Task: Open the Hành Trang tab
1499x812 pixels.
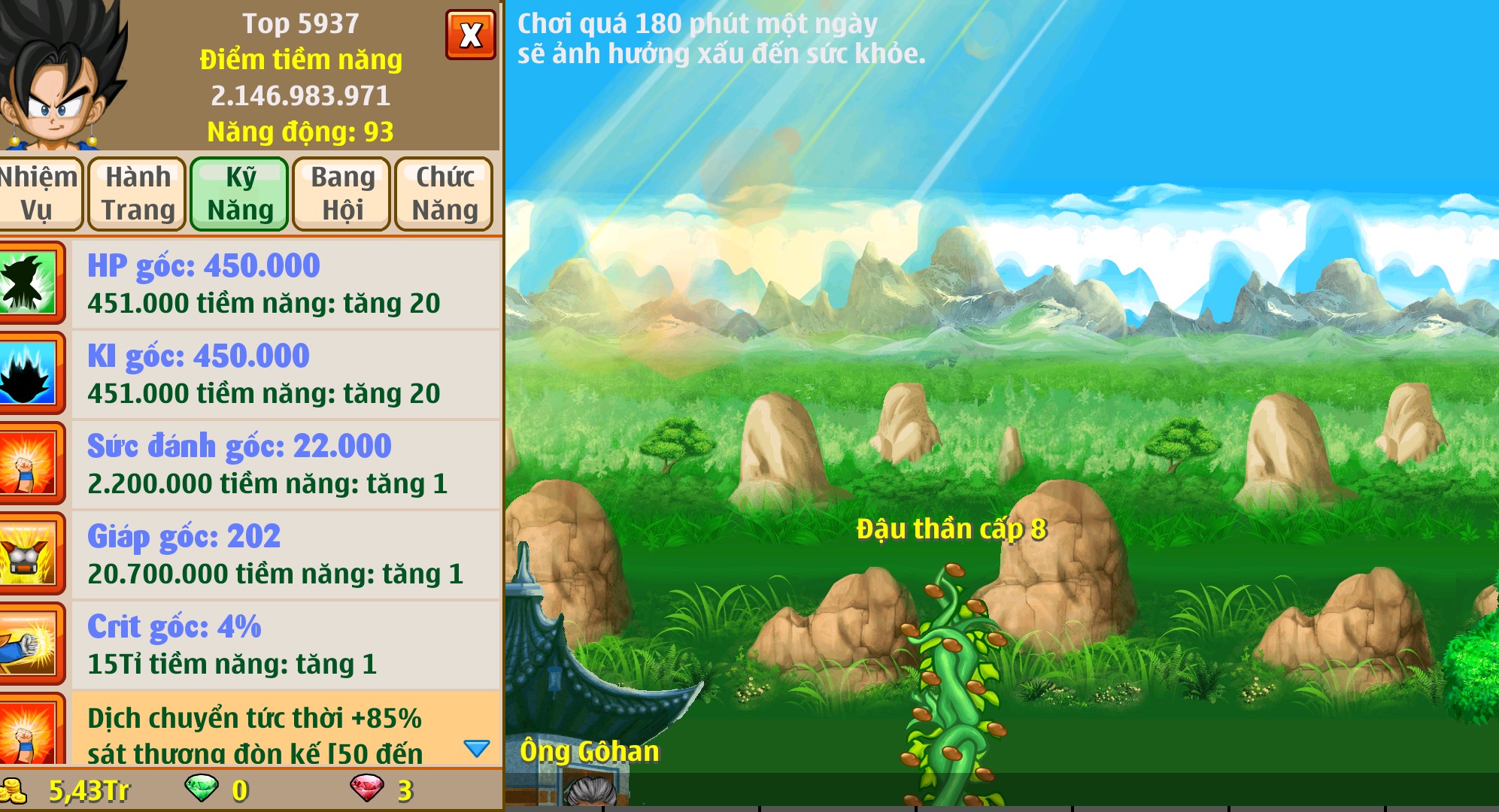Action: 137,193
